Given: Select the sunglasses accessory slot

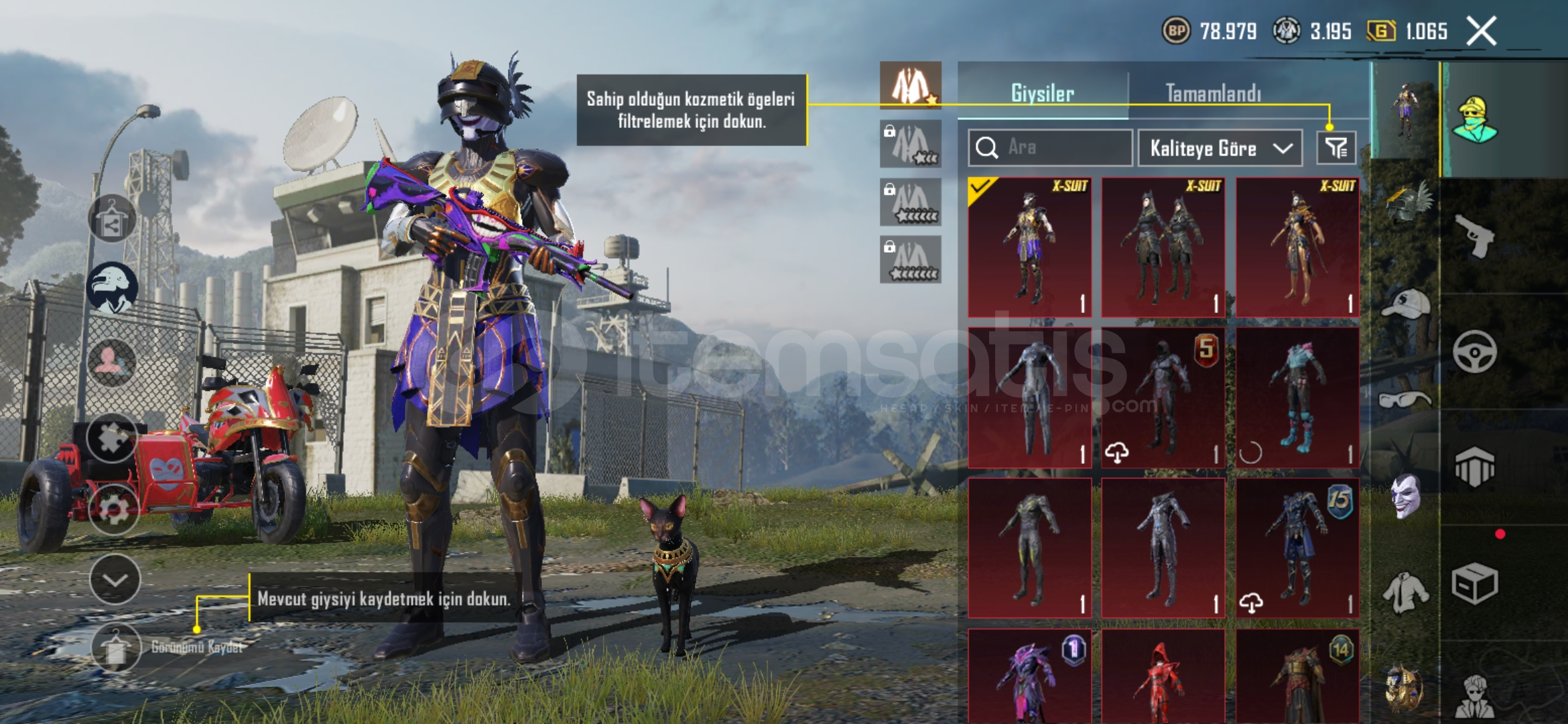Looking at the screenshot, I should [x=1405, y=400].
